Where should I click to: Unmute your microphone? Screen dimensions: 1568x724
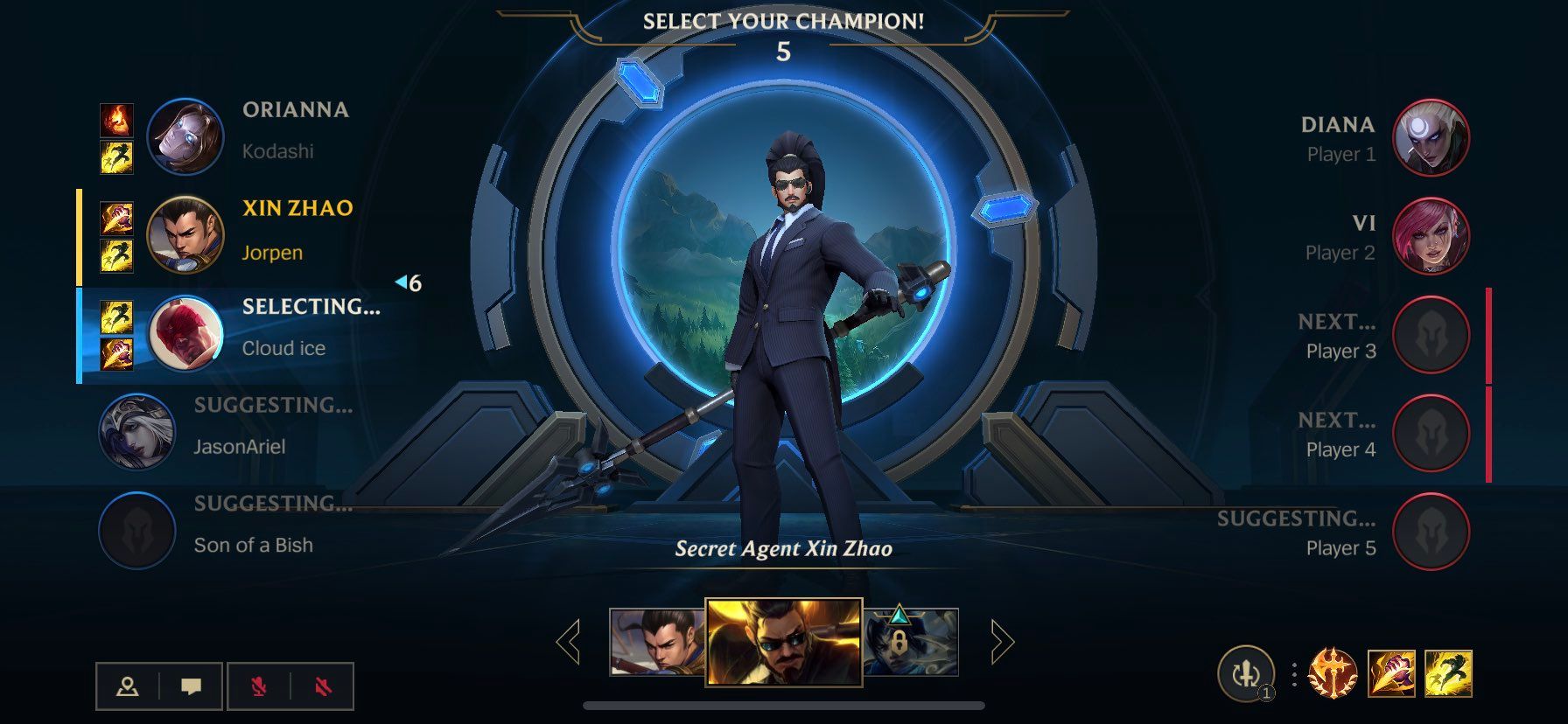click(x=258, y=687)
